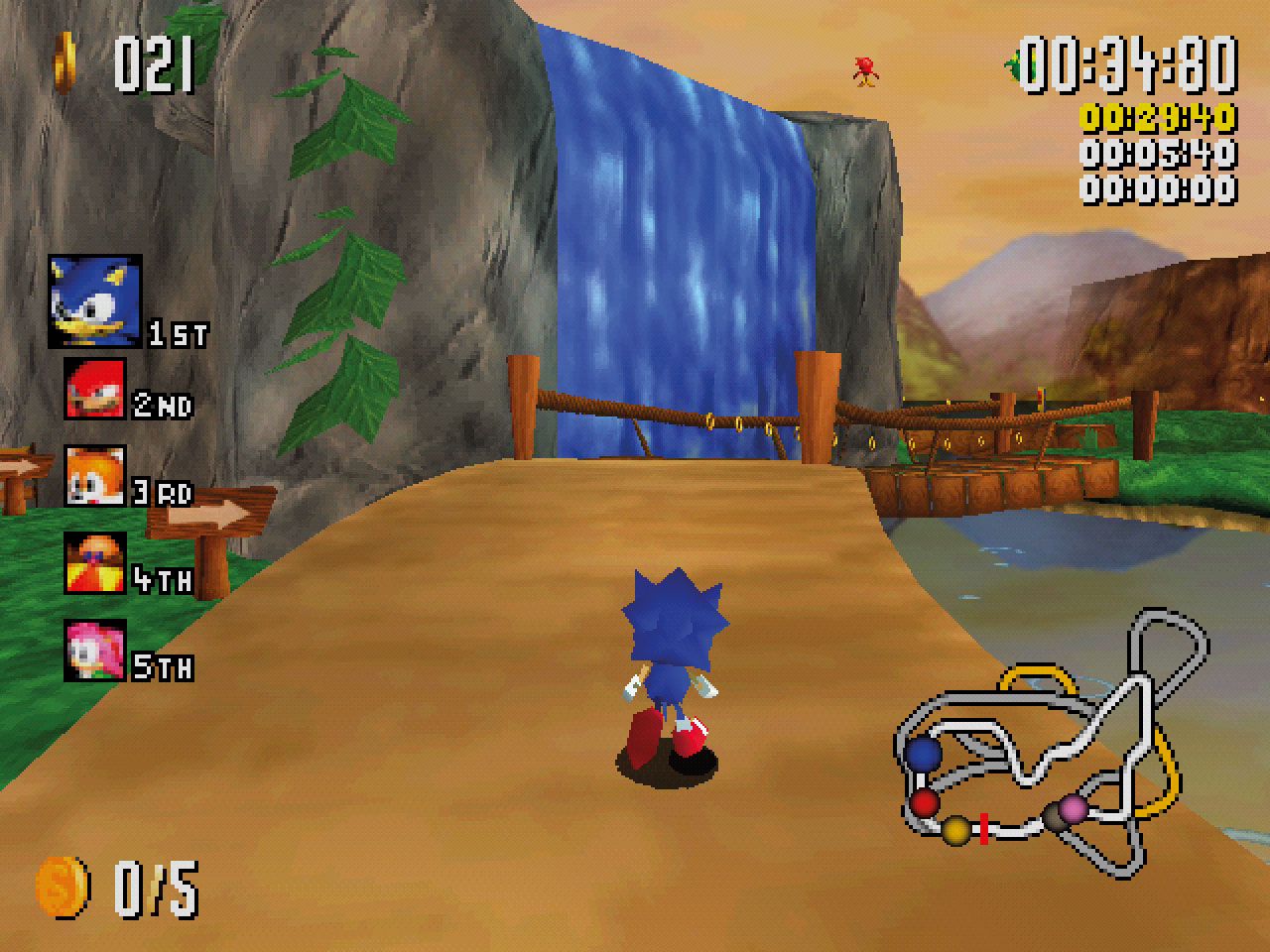This screenshot has height=952, width=1270.
Task: Select the gold ring counter icon
Action: coord(66,61)
